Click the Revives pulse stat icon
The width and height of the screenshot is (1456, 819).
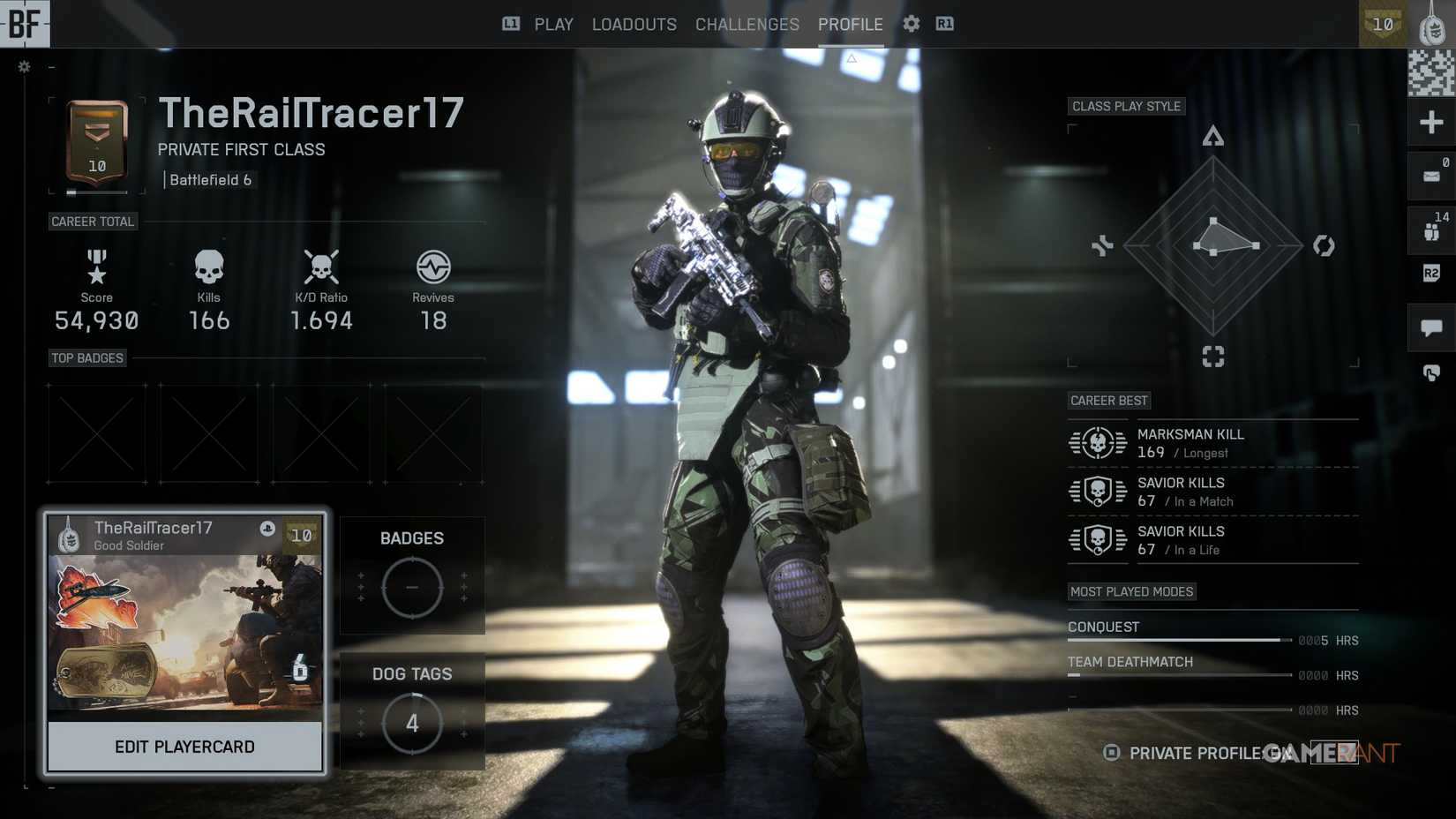pyautogui.click(x=432, y=267)
